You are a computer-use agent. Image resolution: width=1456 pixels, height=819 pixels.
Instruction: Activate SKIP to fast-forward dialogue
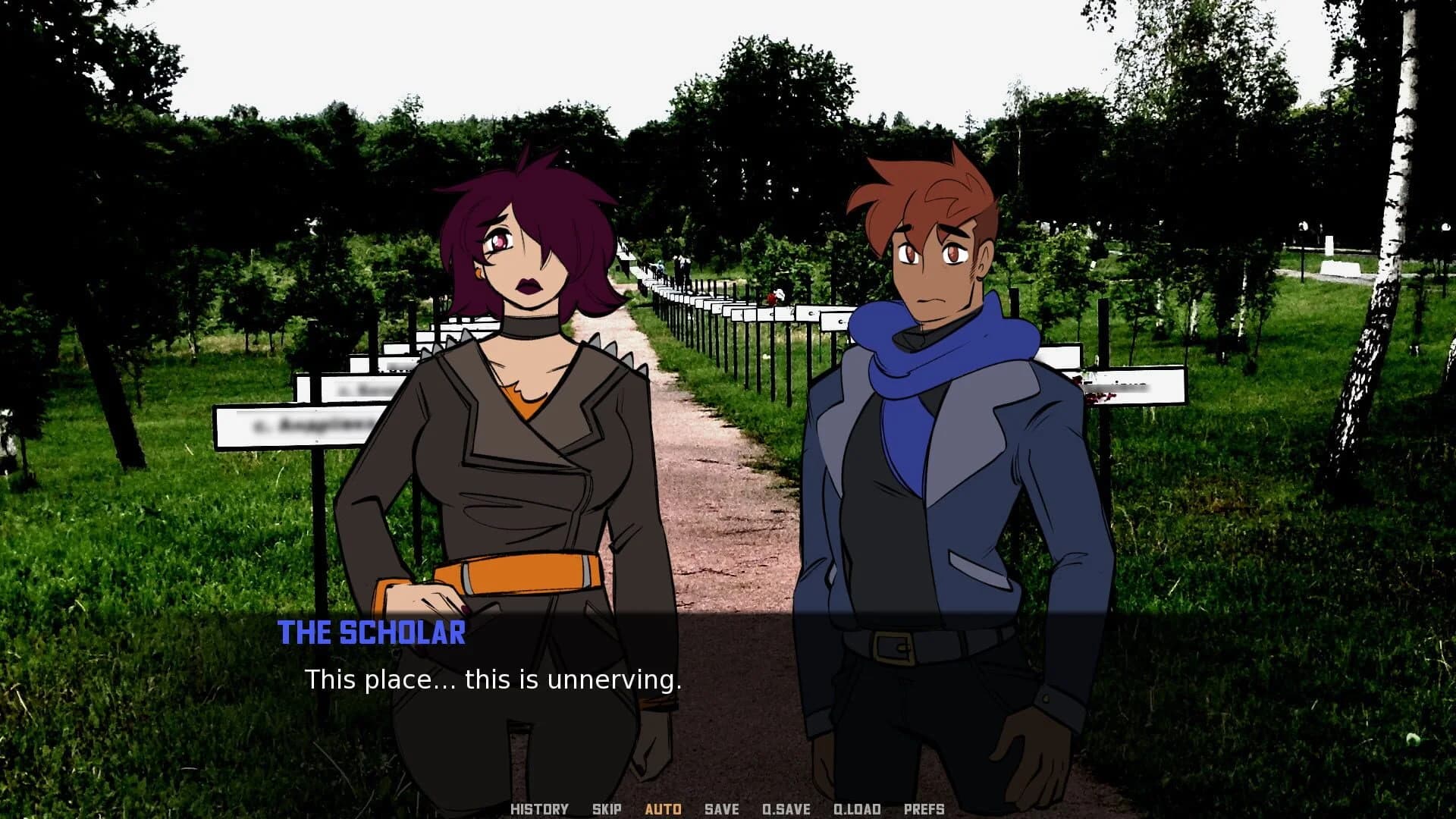pos(605,808)
